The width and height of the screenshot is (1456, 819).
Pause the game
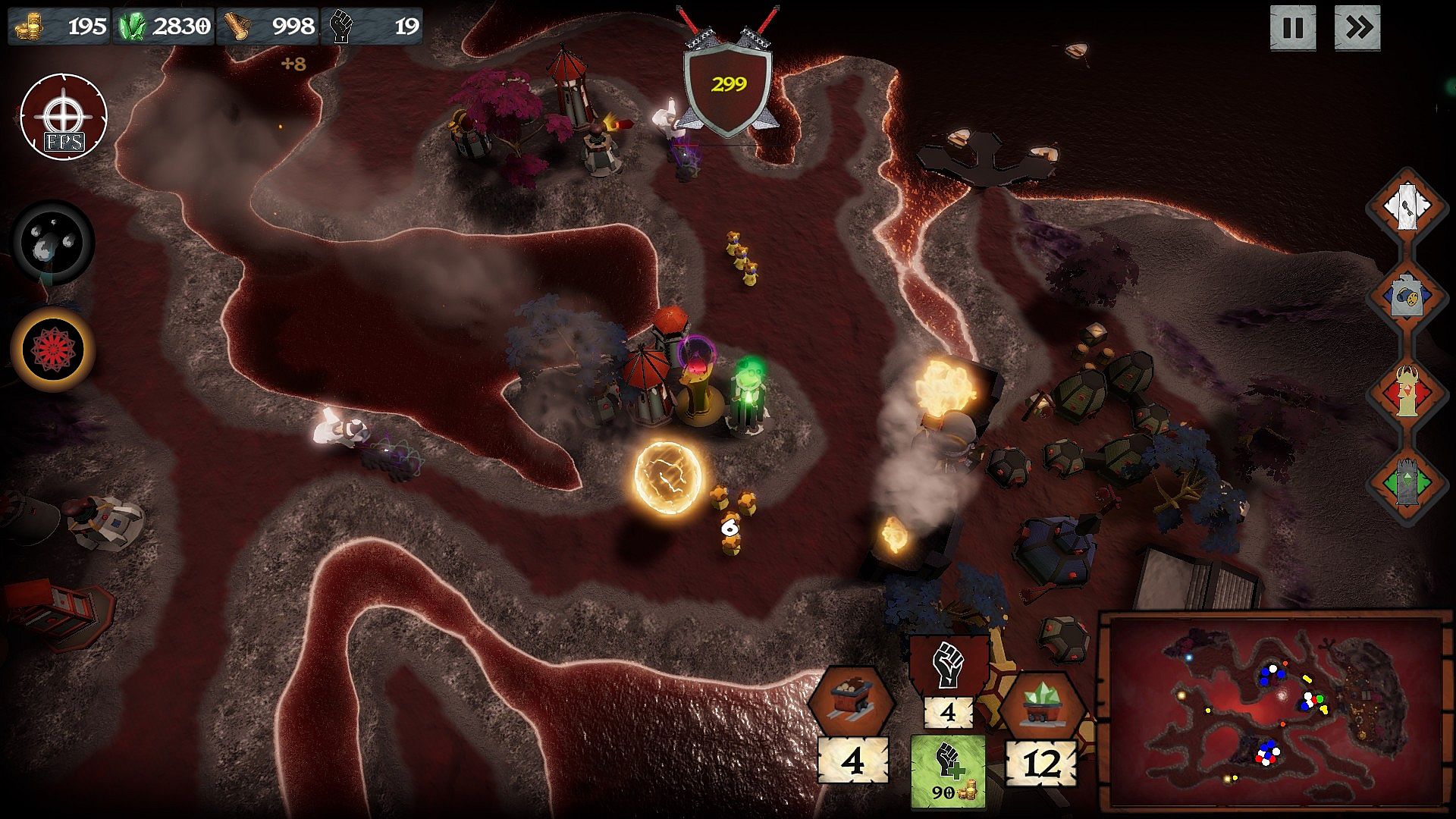pyautogui.click(x=1292, y=29)
